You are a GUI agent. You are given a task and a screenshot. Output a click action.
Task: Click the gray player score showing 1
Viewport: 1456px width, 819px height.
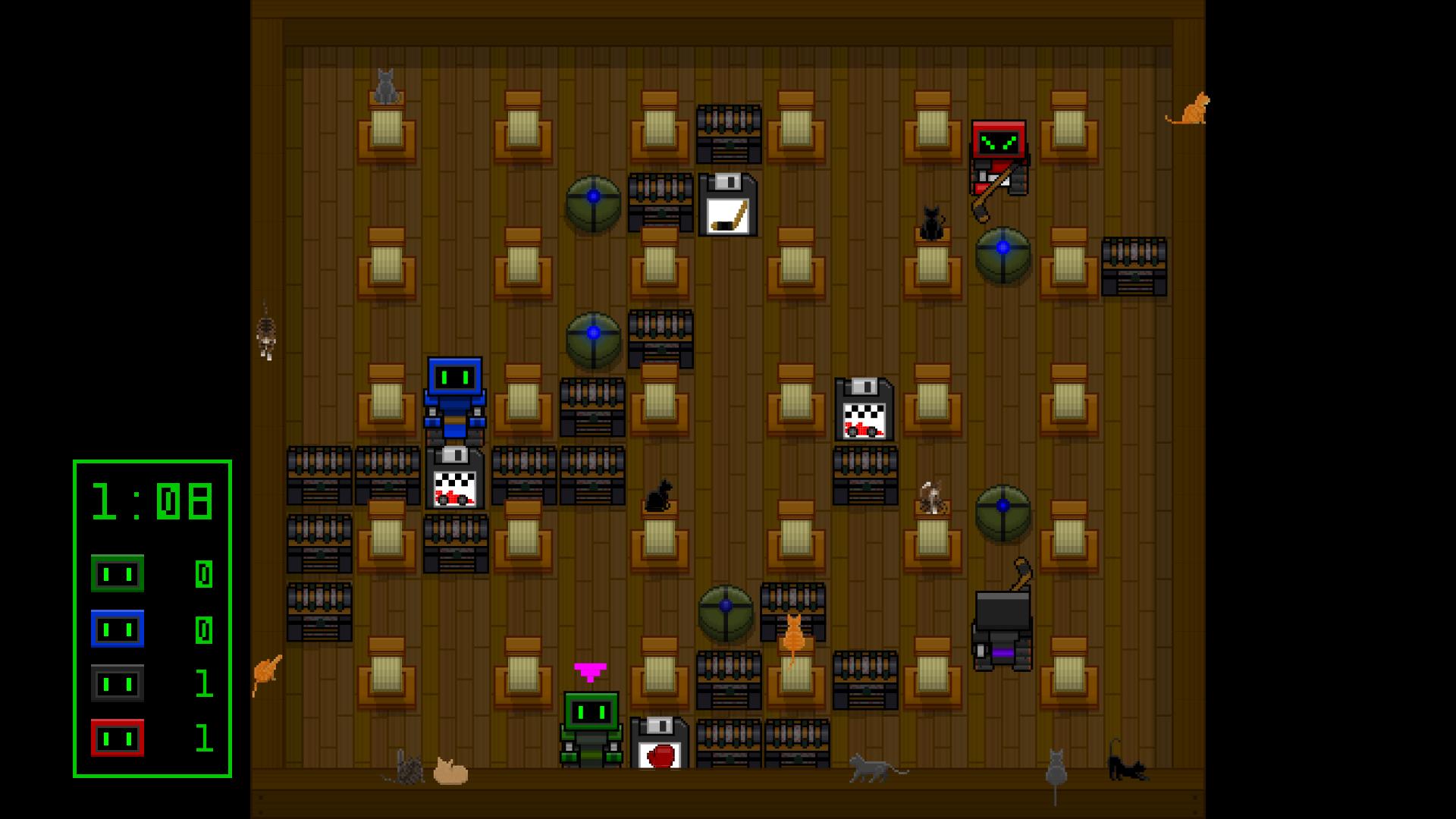click(118, 683)
